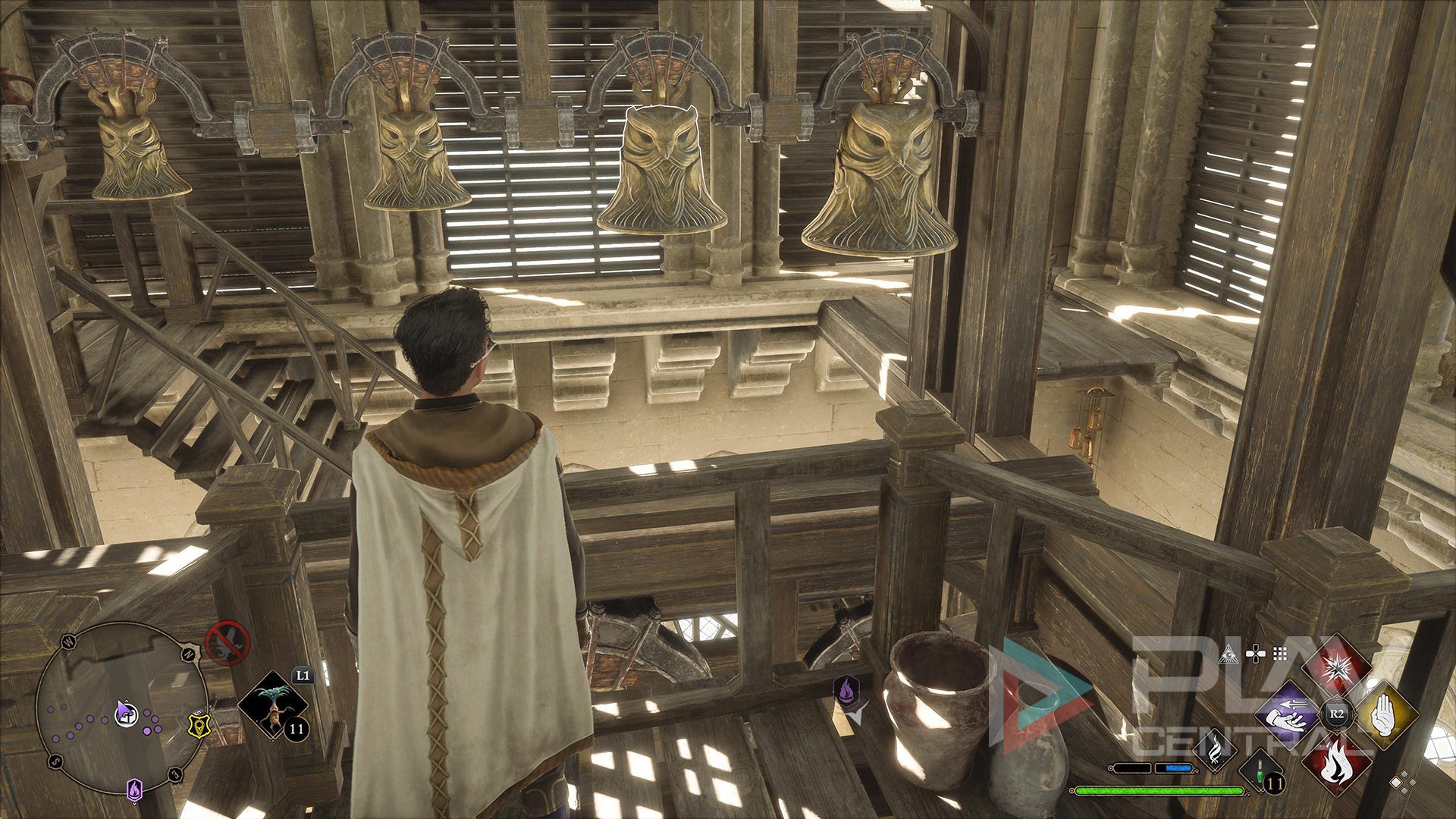The width and height of the screenshot is (1456, 819).
Task: Click the purple Floo flame marker on minimap
Action: [134, 789]
